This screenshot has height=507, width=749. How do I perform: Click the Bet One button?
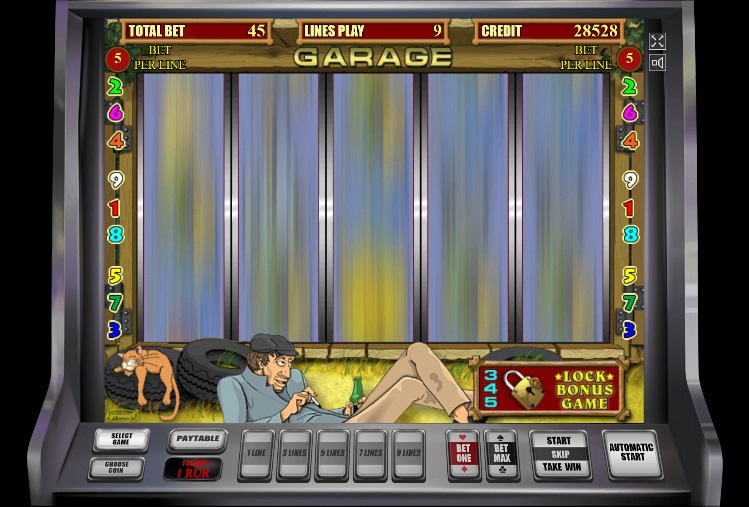coord(463,454)
